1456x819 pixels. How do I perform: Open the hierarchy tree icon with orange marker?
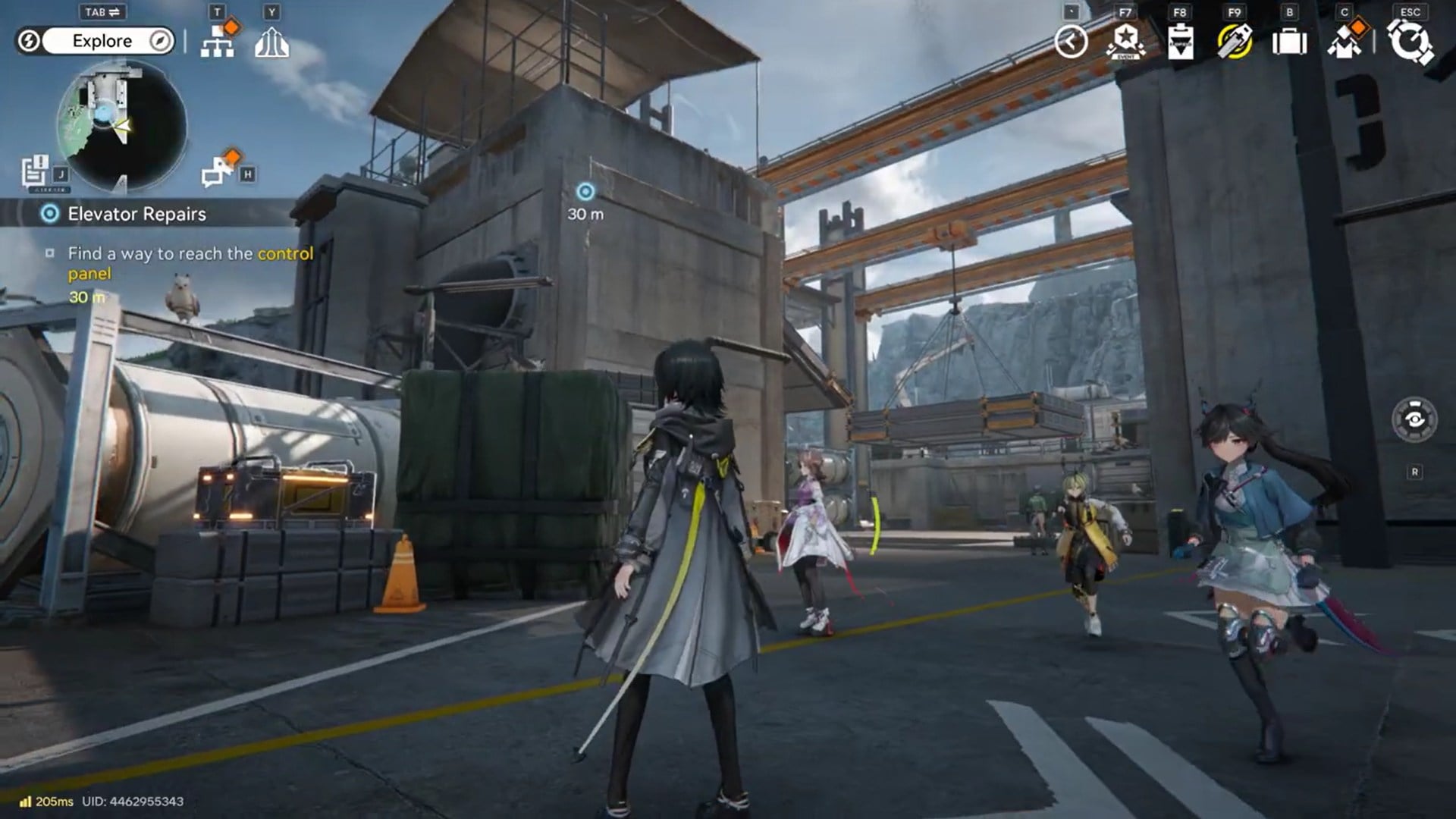[x=218, y=41]
